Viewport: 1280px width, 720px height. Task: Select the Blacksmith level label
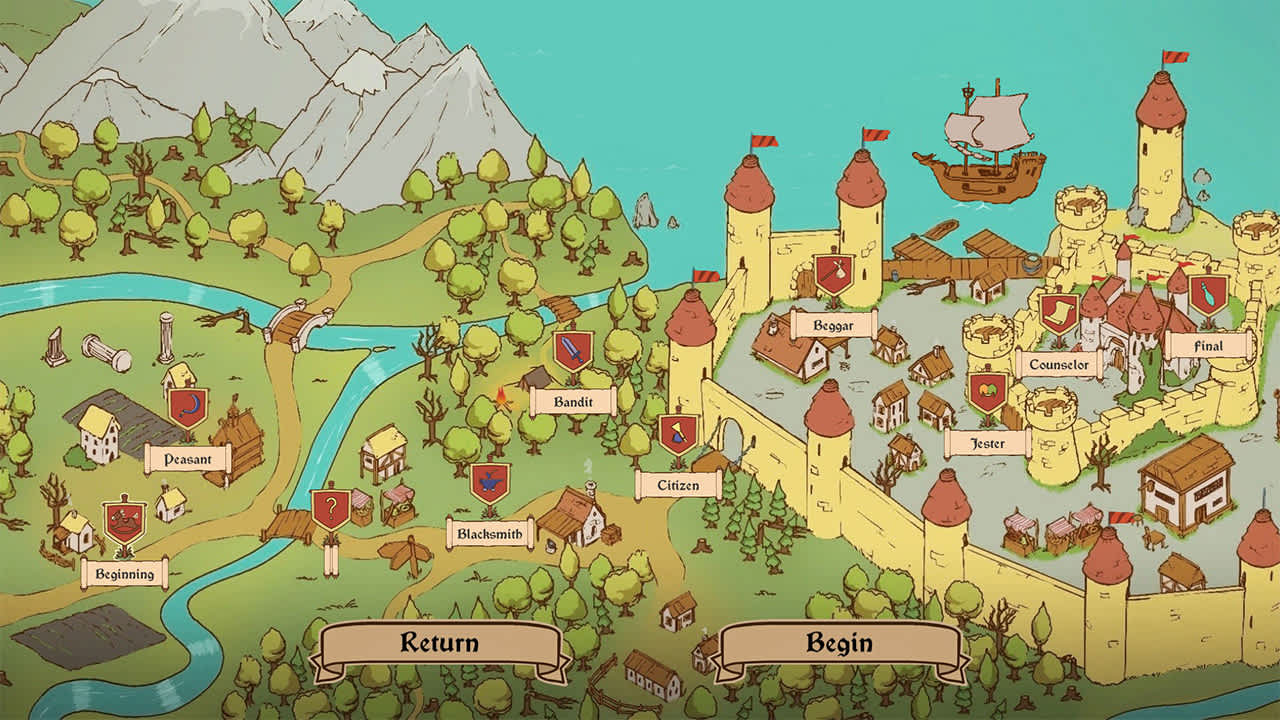[489, 534]
